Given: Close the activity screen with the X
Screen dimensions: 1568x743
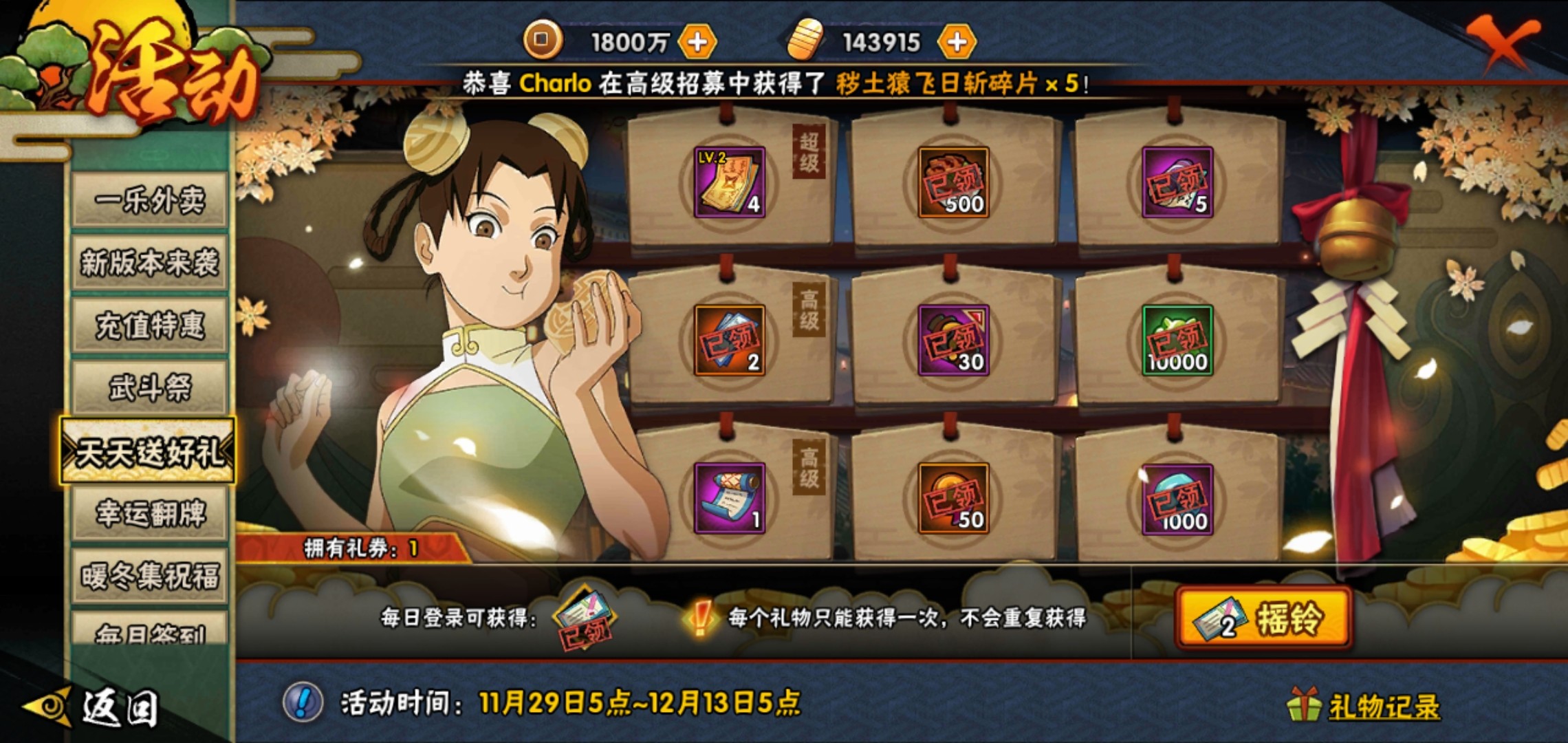Looking at the screenshot, I should coord(1501,43).
